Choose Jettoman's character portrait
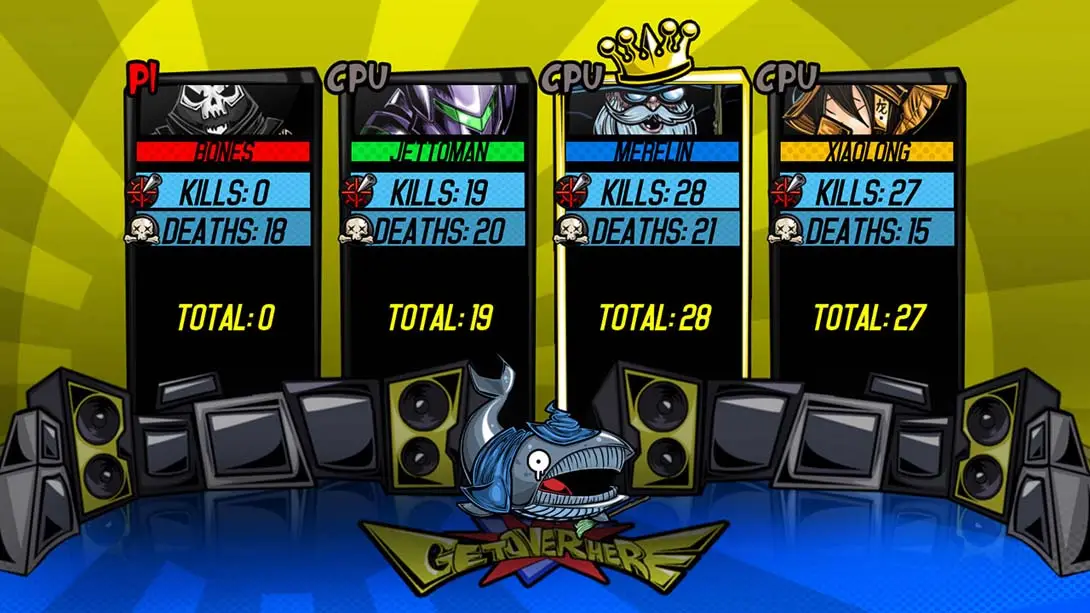The width and height of the screenshot is (1090, 613). click(437, 110)
